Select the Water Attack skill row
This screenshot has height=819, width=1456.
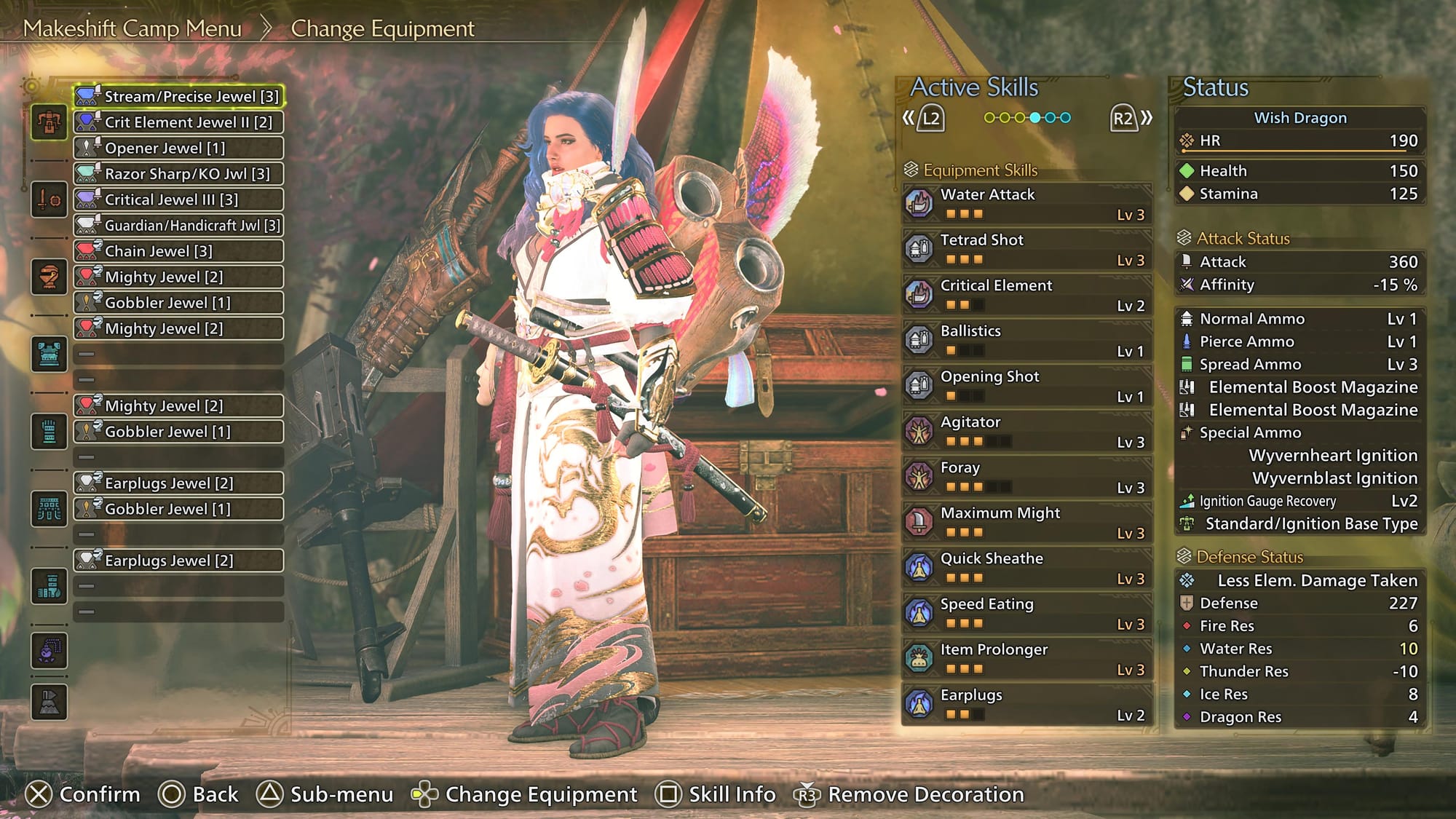1026,203
